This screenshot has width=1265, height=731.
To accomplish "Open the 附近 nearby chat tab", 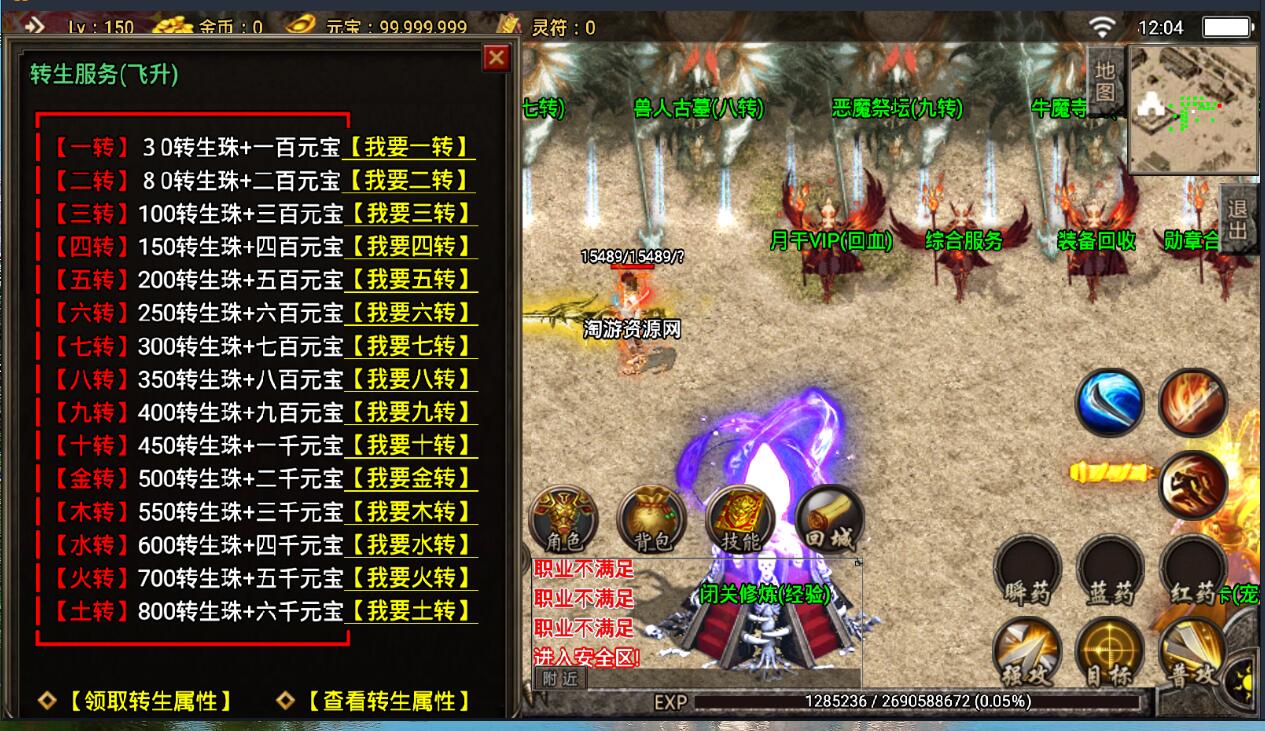I will (560, 678).
